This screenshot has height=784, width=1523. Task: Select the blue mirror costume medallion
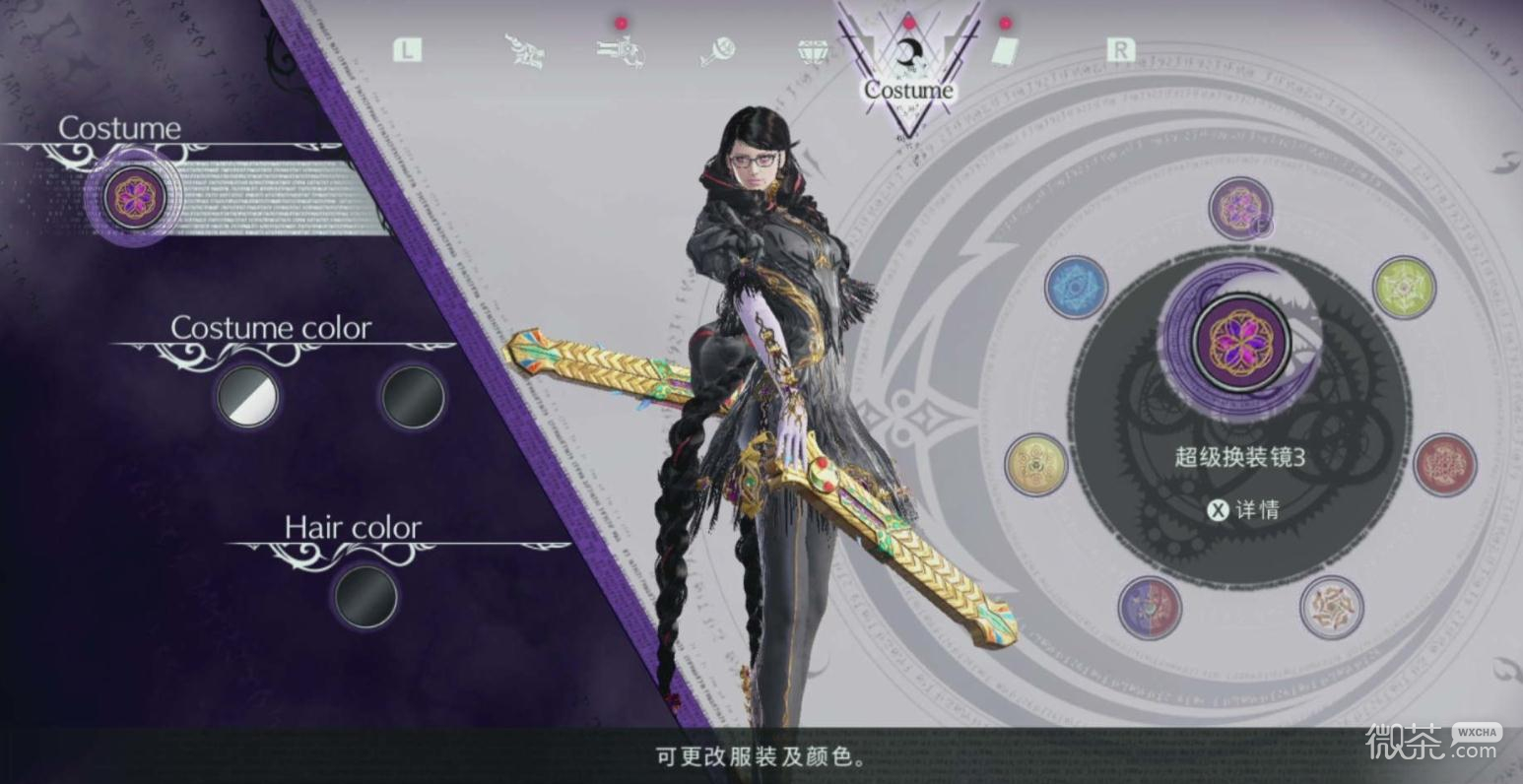[x=1076, y=288]
